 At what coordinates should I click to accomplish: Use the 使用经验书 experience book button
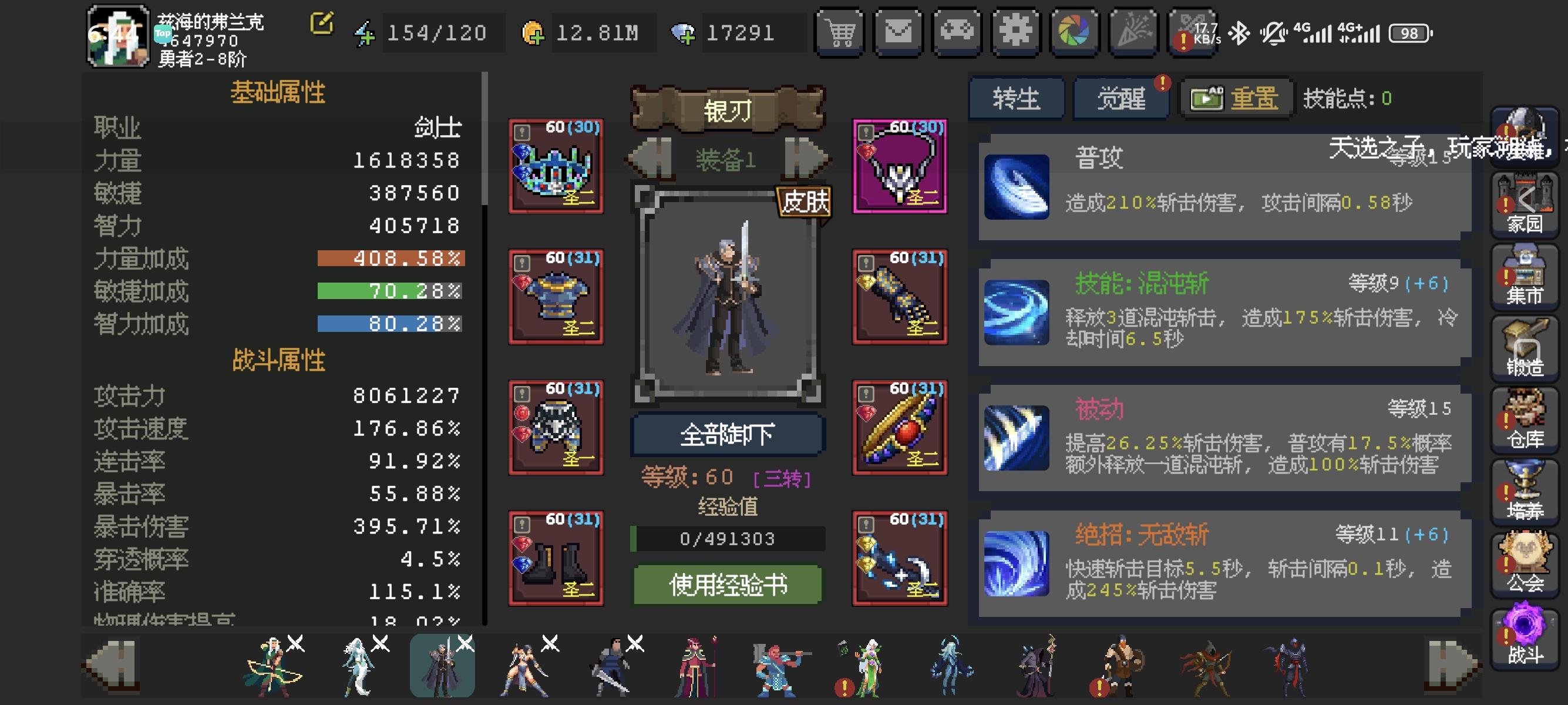728,586
